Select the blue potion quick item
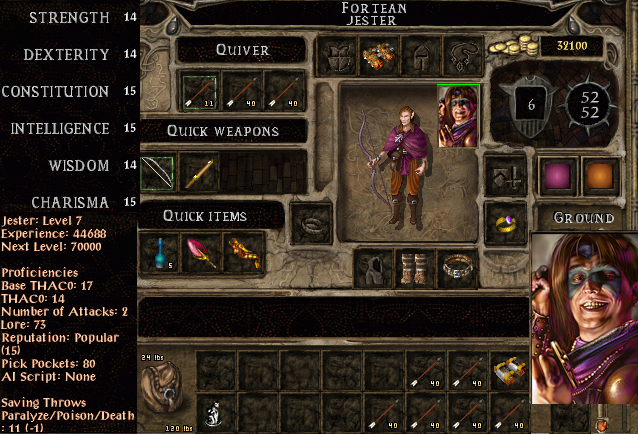Image resolution: width=638 pixels, height=434 pixels. pyautogui.click(x=158, y=251)
